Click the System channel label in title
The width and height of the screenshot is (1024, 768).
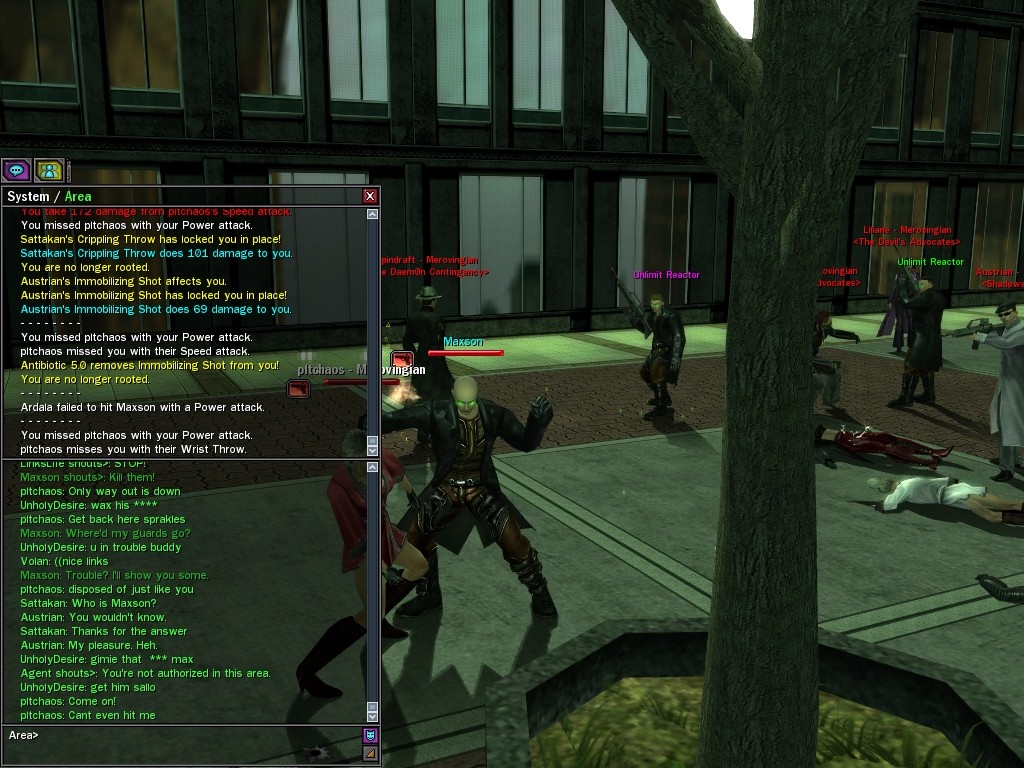tap(27, 197)
